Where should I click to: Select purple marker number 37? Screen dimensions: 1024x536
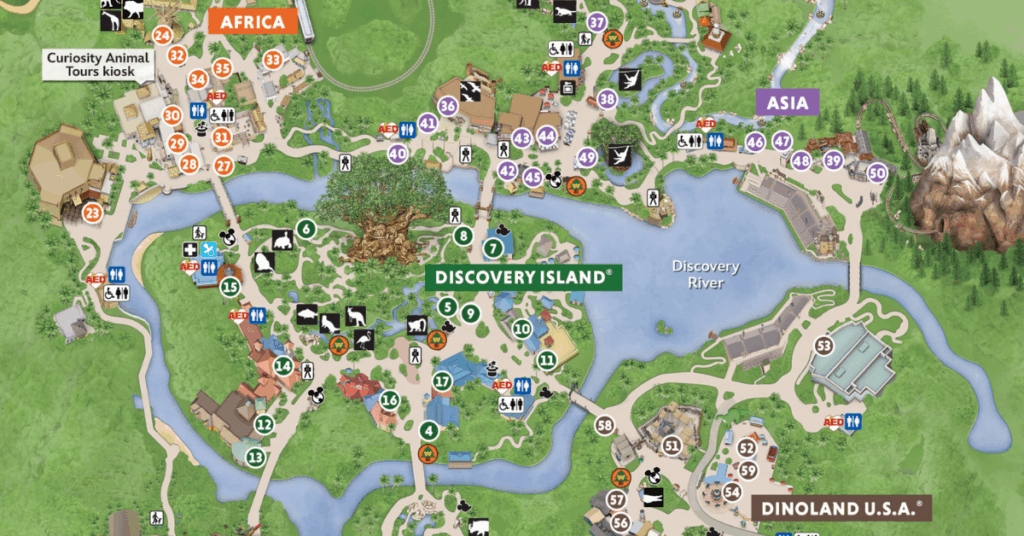598,22
